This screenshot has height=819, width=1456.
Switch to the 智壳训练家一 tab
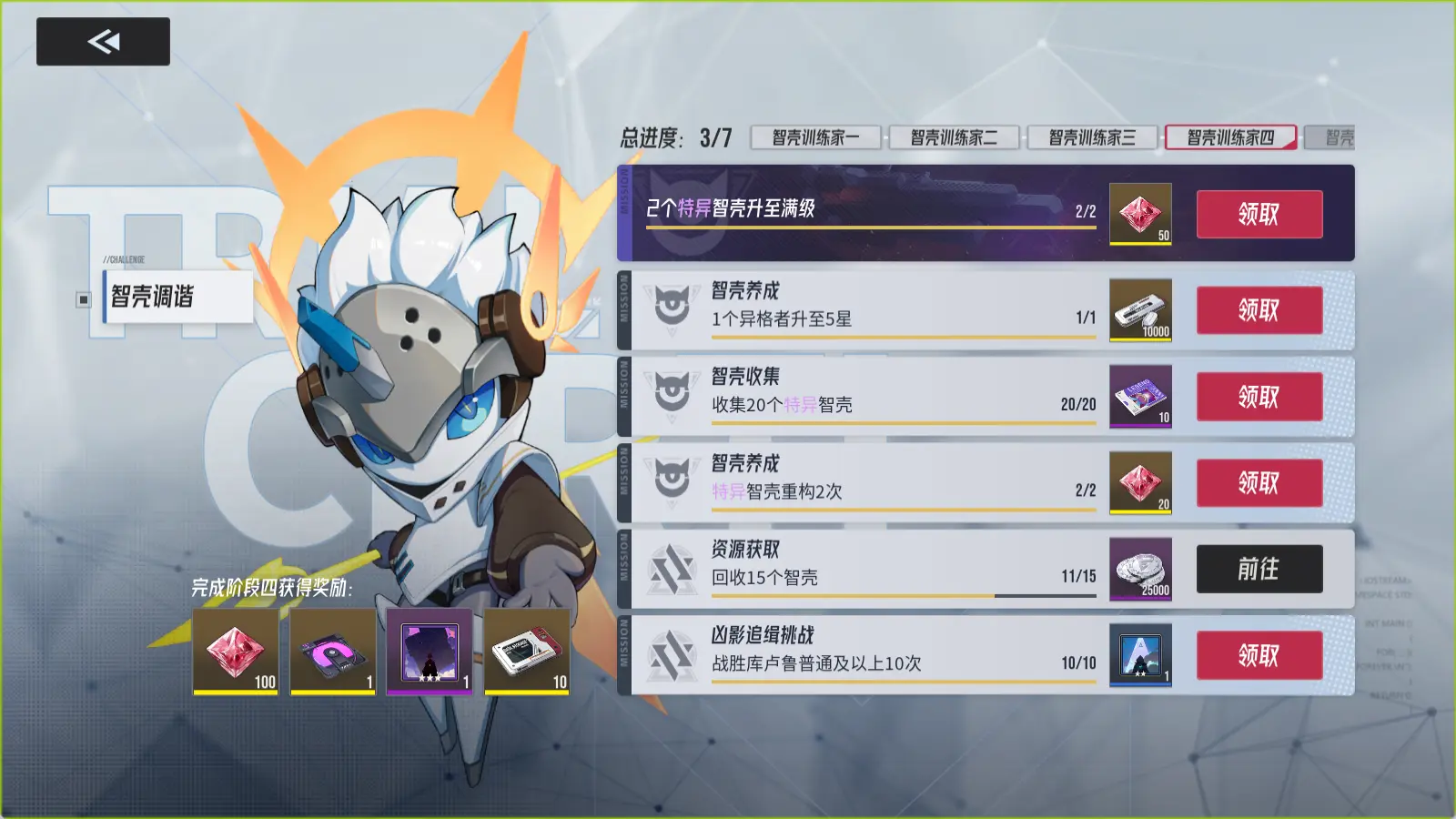click(815, 137)
